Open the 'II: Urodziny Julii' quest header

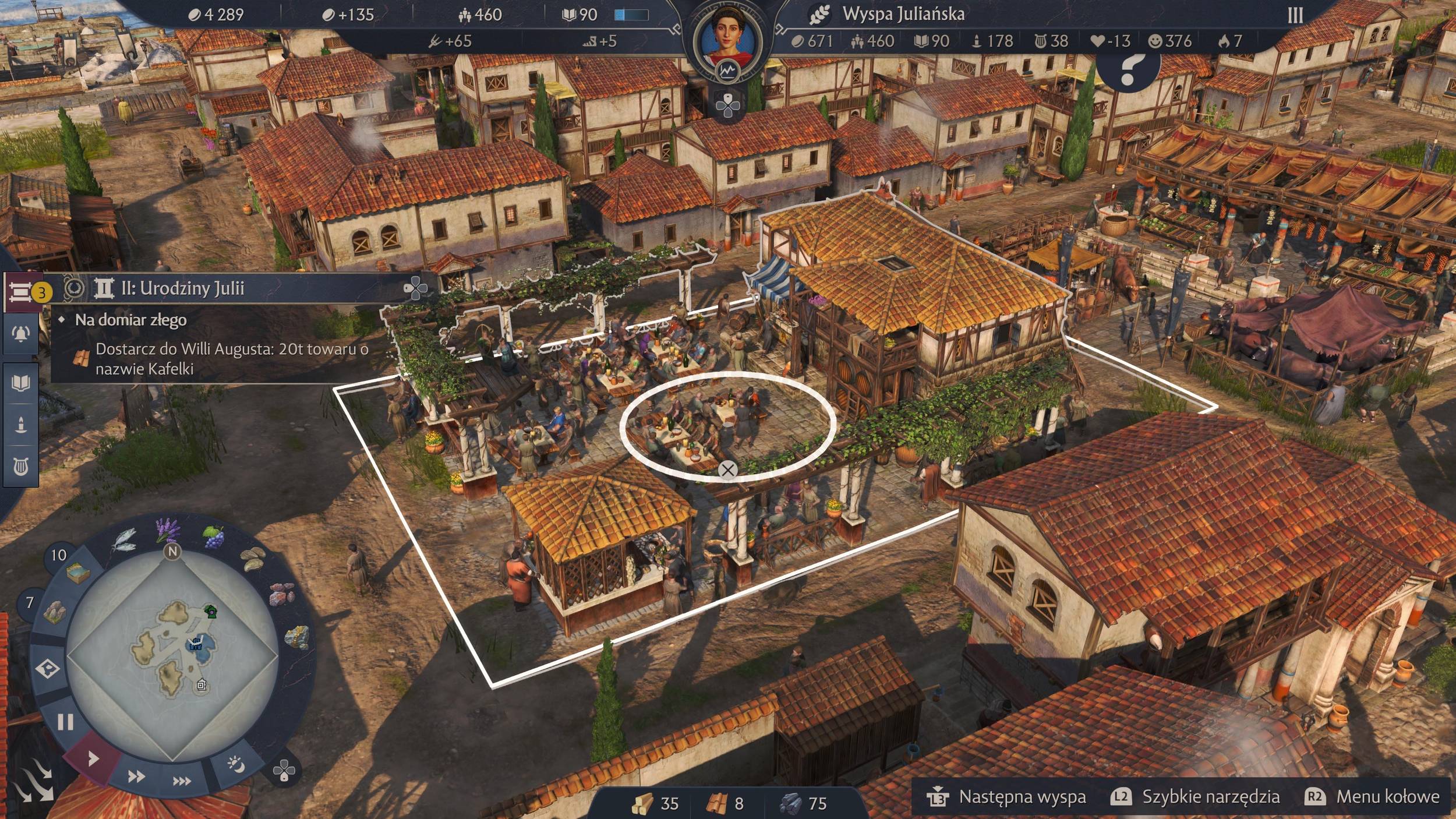coord(182,288)
